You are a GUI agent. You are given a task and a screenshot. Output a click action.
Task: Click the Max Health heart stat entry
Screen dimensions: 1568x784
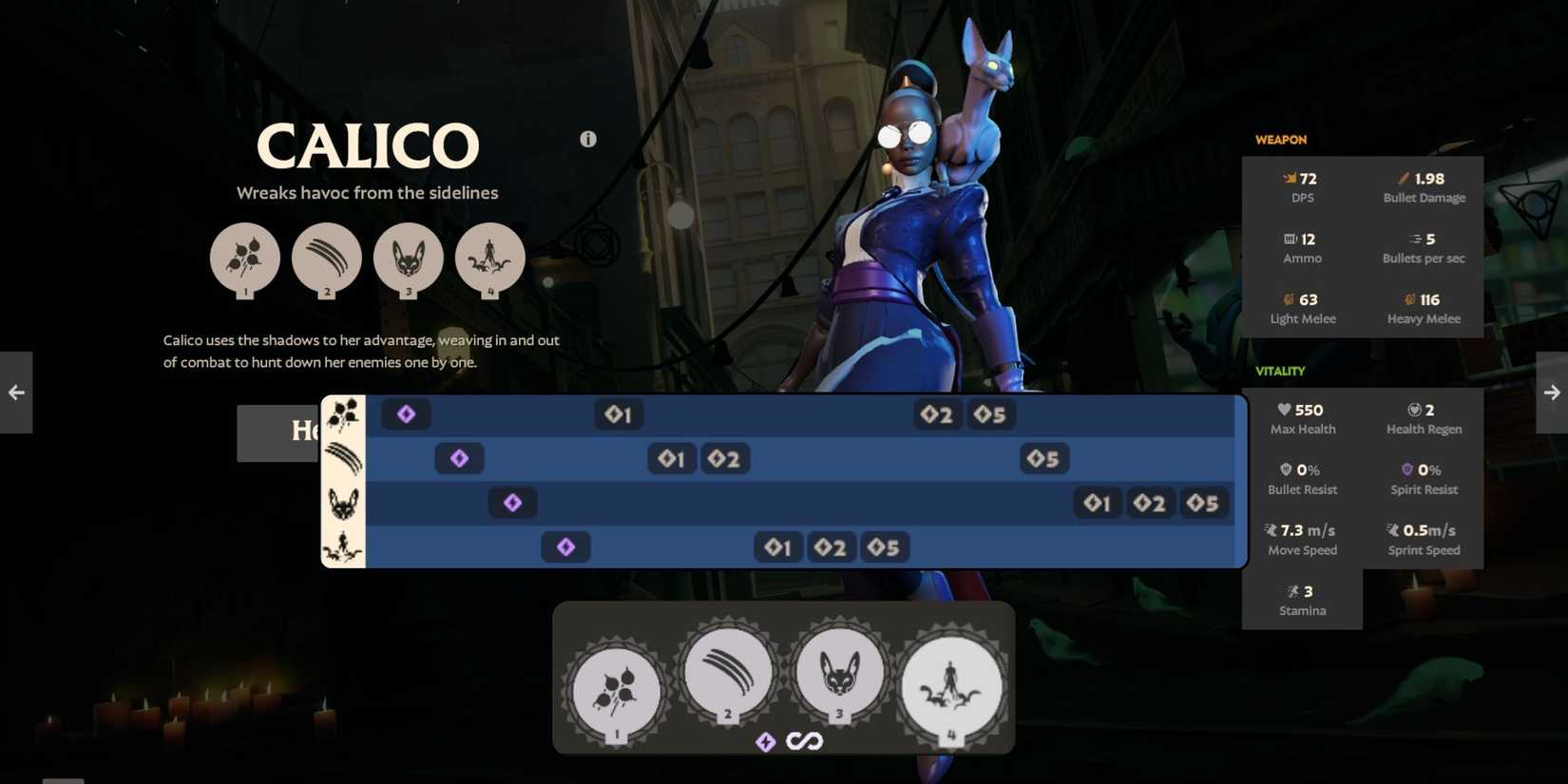(1302, 418)
